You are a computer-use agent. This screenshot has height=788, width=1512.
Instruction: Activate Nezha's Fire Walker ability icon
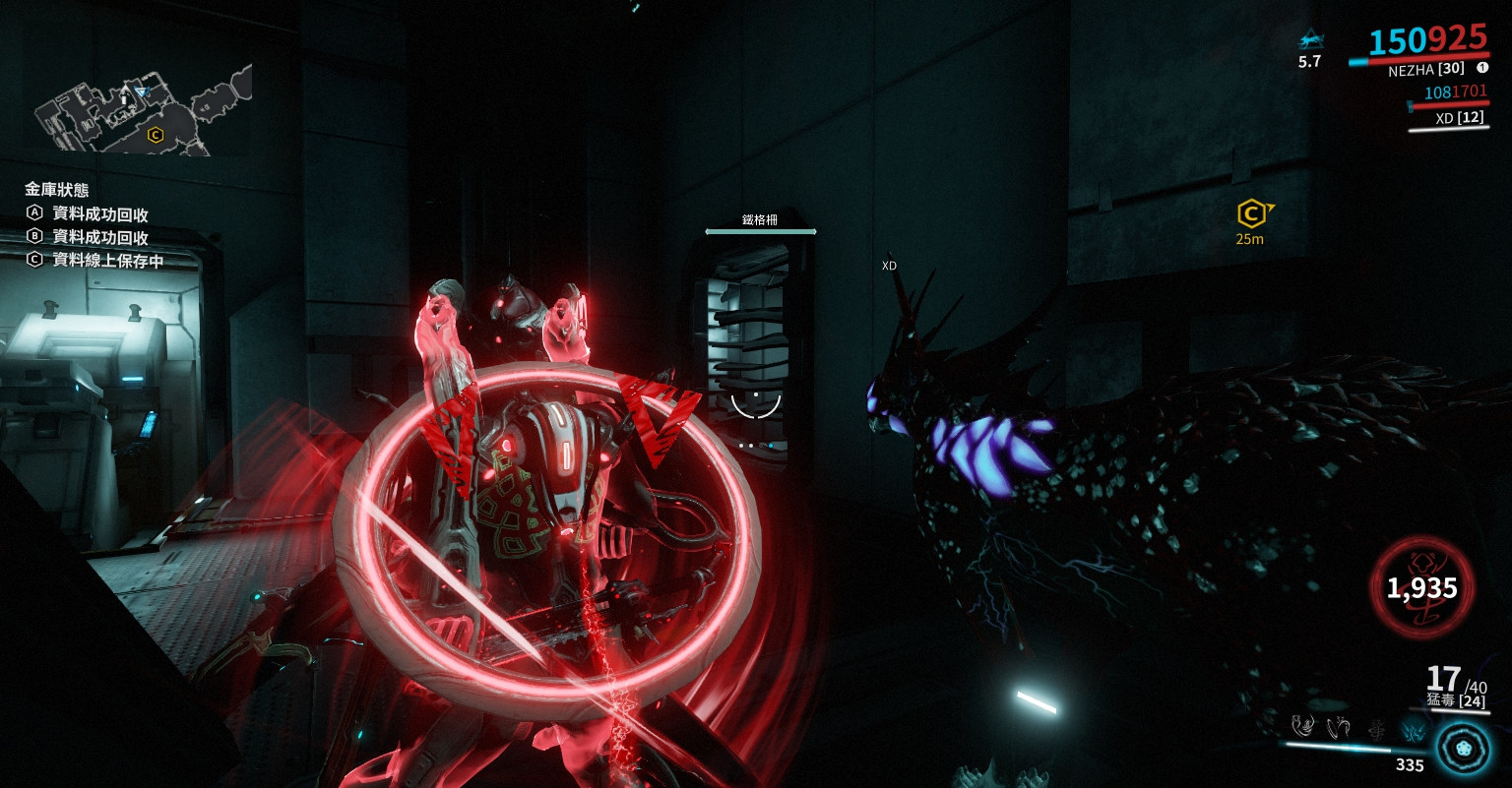[1303, 727]
